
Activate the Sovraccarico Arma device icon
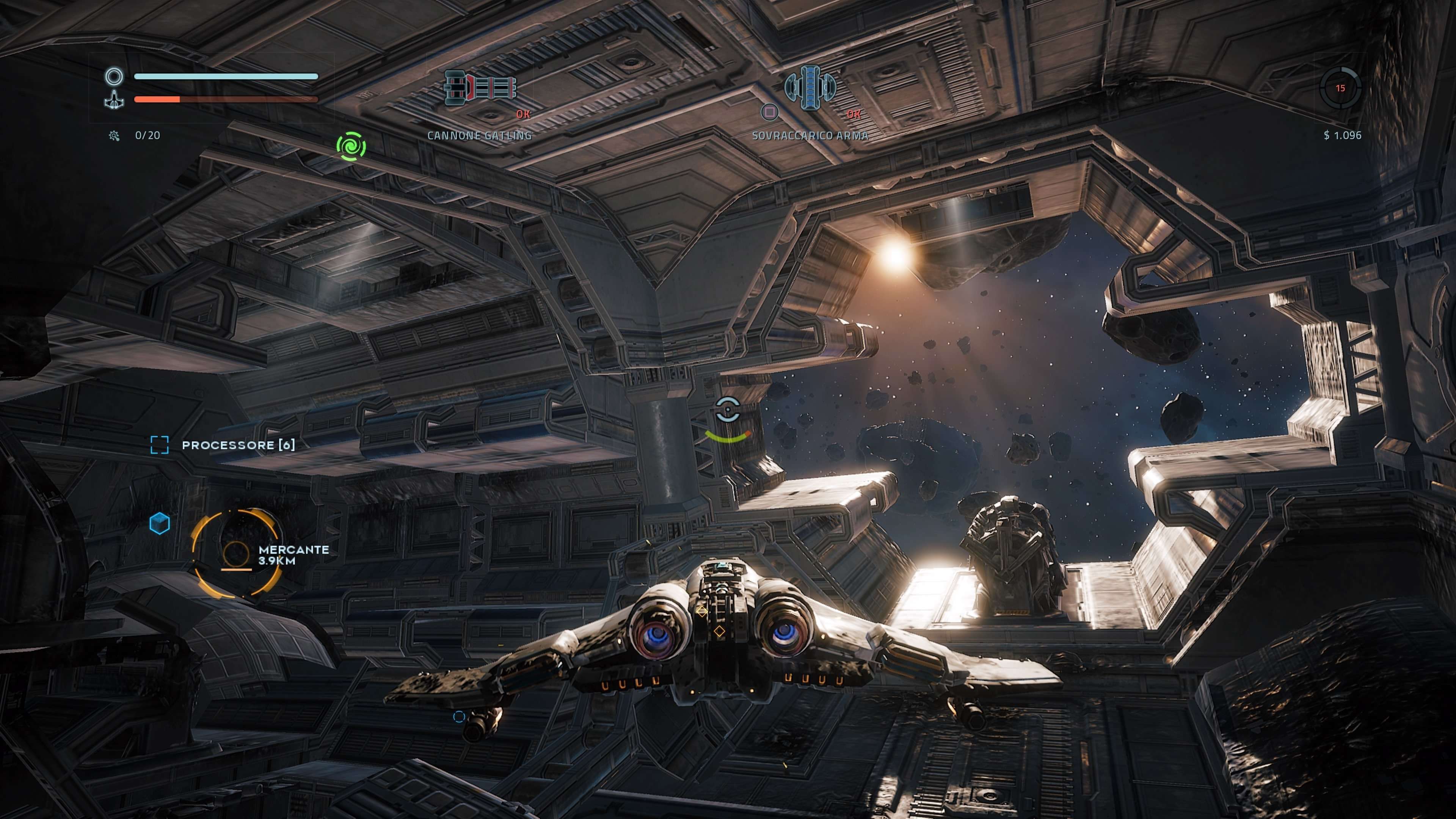point(810,87)
